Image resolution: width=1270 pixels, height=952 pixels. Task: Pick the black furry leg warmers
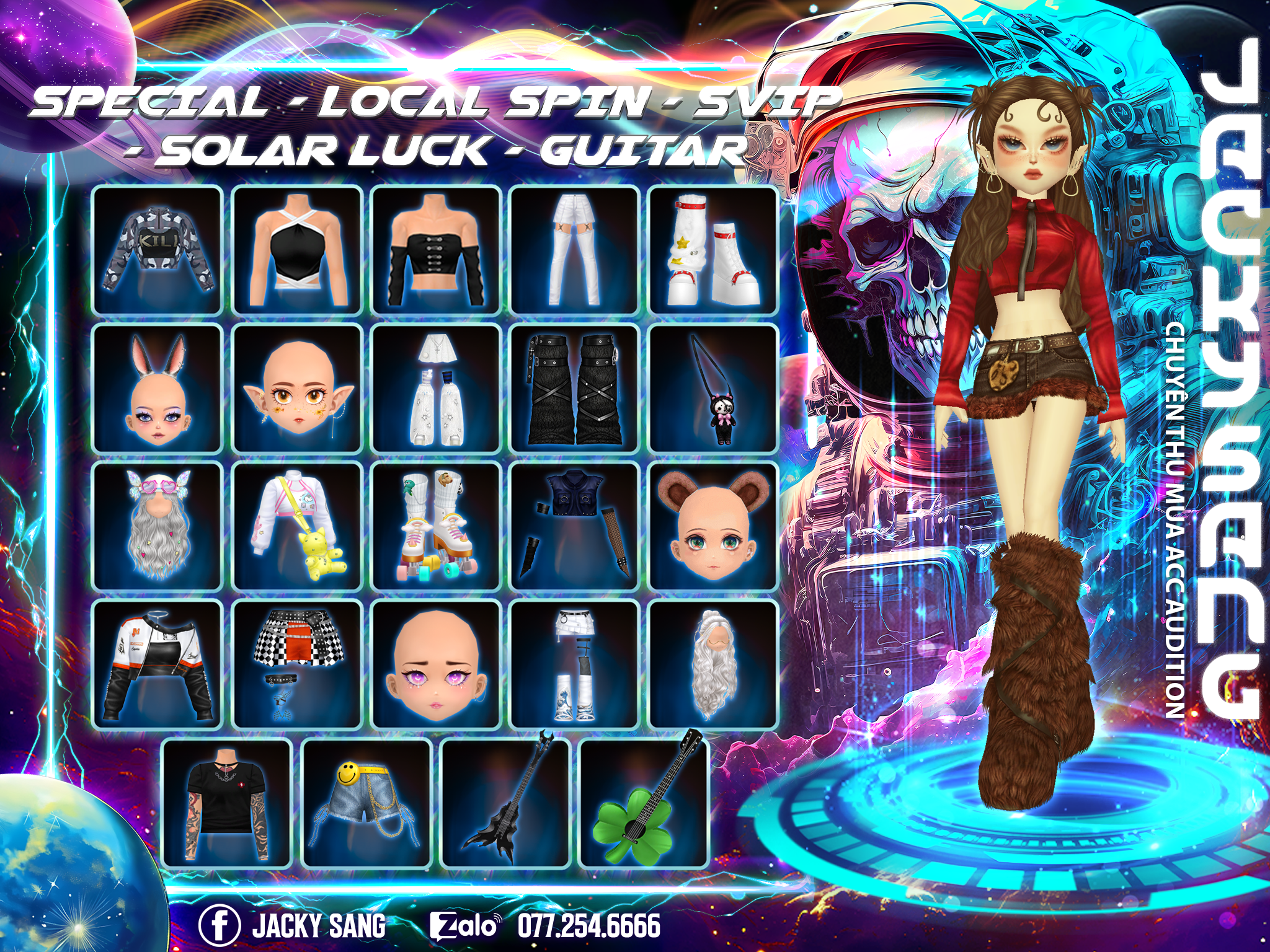pyautogui.click(x=574, y=389)
